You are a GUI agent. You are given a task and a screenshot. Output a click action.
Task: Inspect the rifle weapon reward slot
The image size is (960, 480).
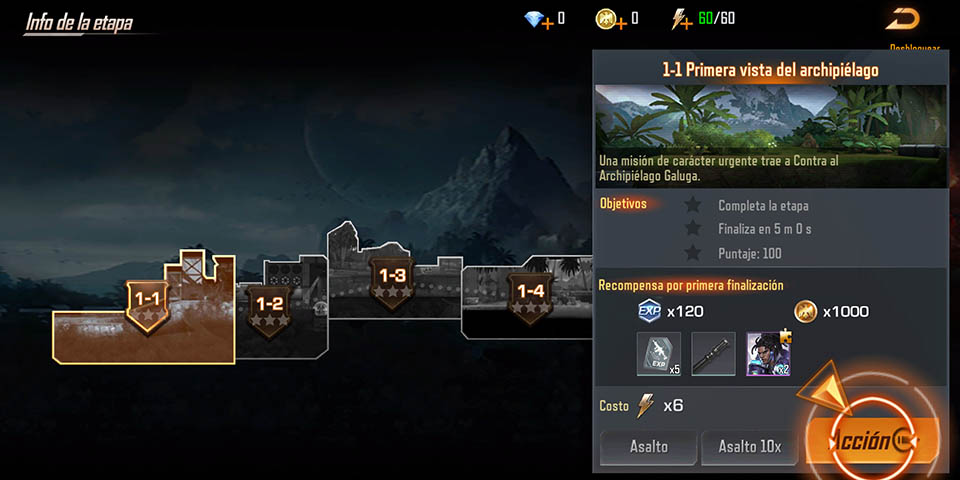(x=713, y=354)
